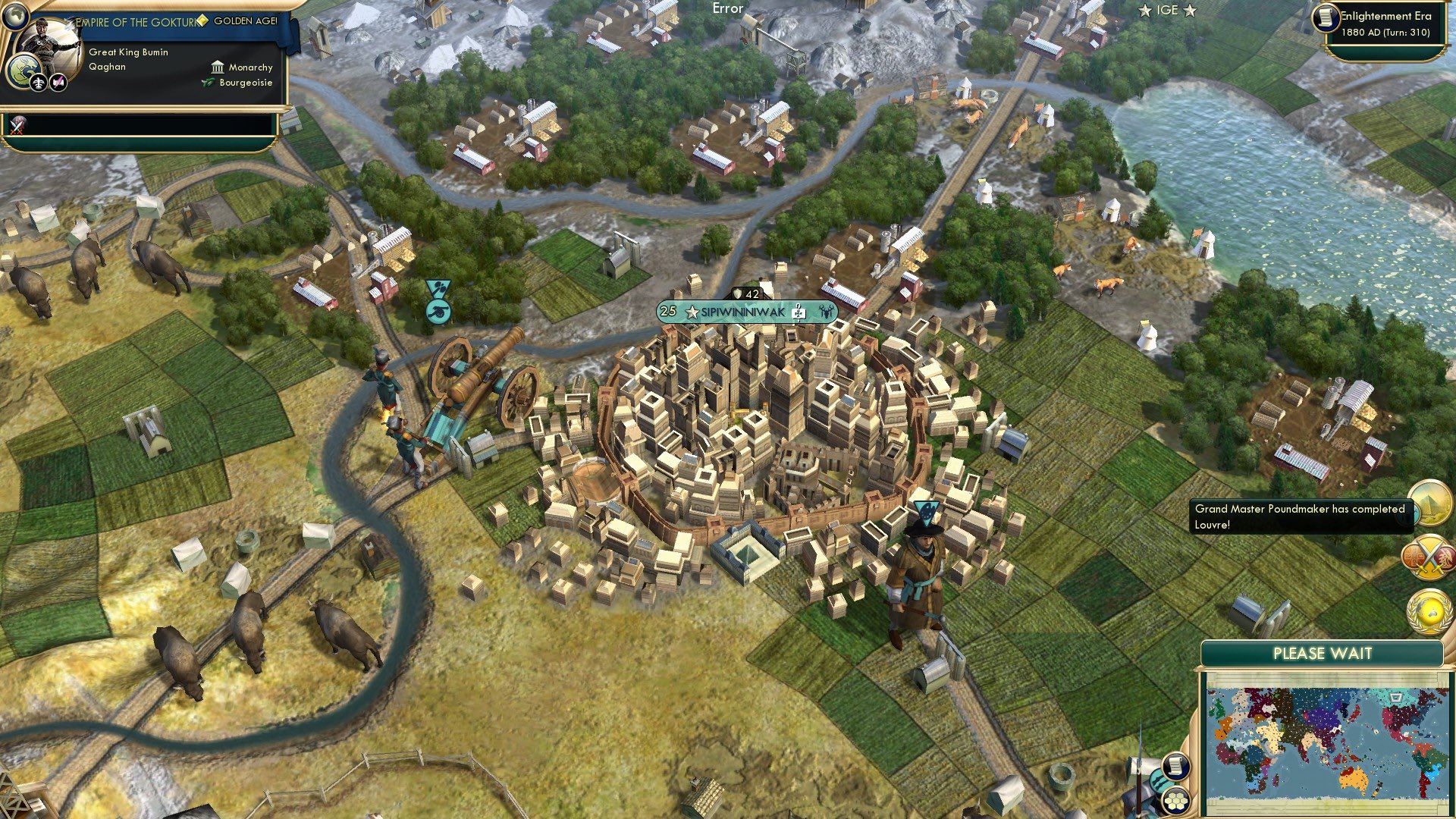
Task: Click the IGE label at top center
Action: pos(1167,11)
